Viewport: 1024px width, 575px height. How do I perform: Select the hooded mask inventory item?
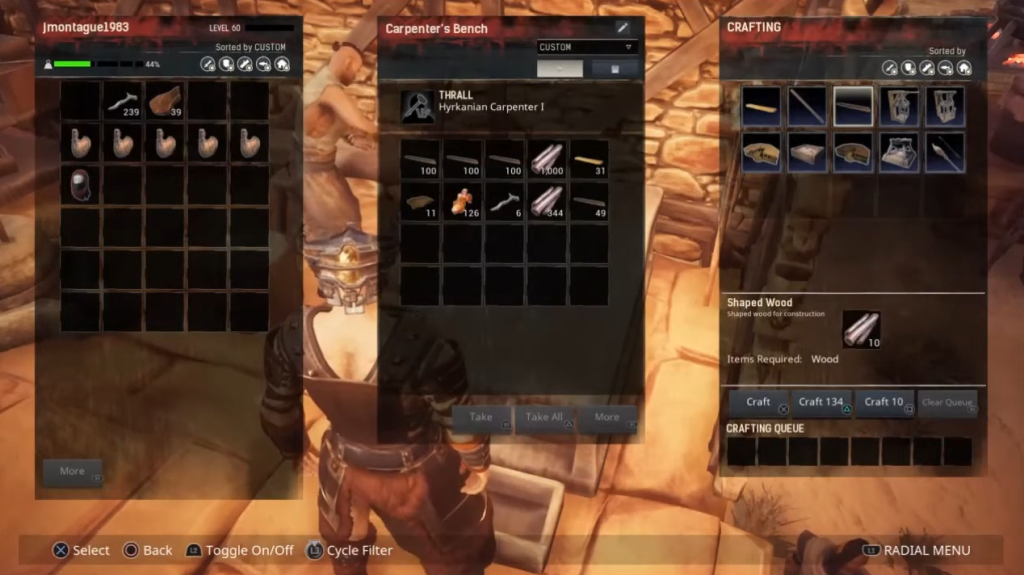point(81,185)
